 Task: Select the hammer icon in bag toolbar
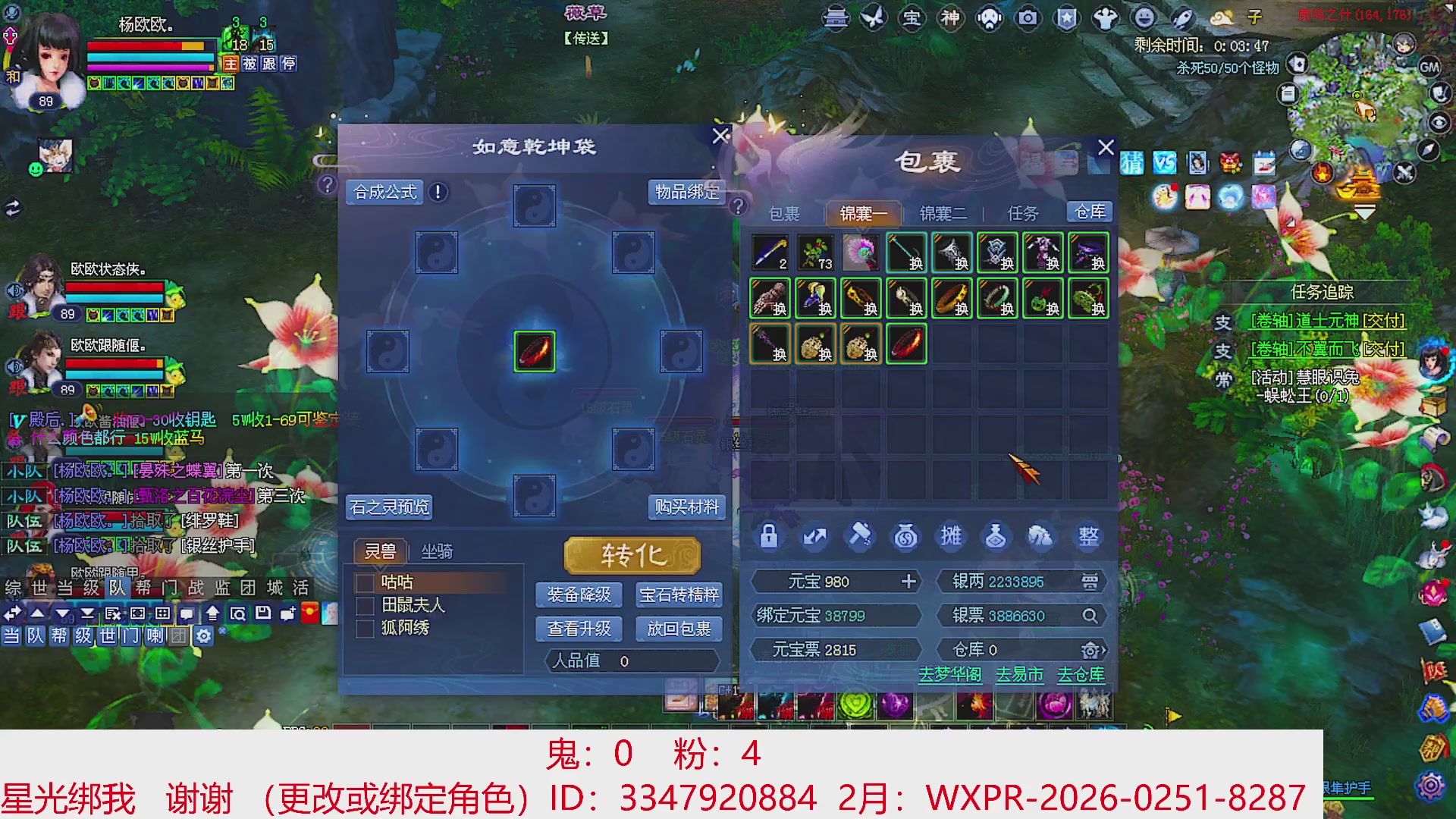[861, 537]
